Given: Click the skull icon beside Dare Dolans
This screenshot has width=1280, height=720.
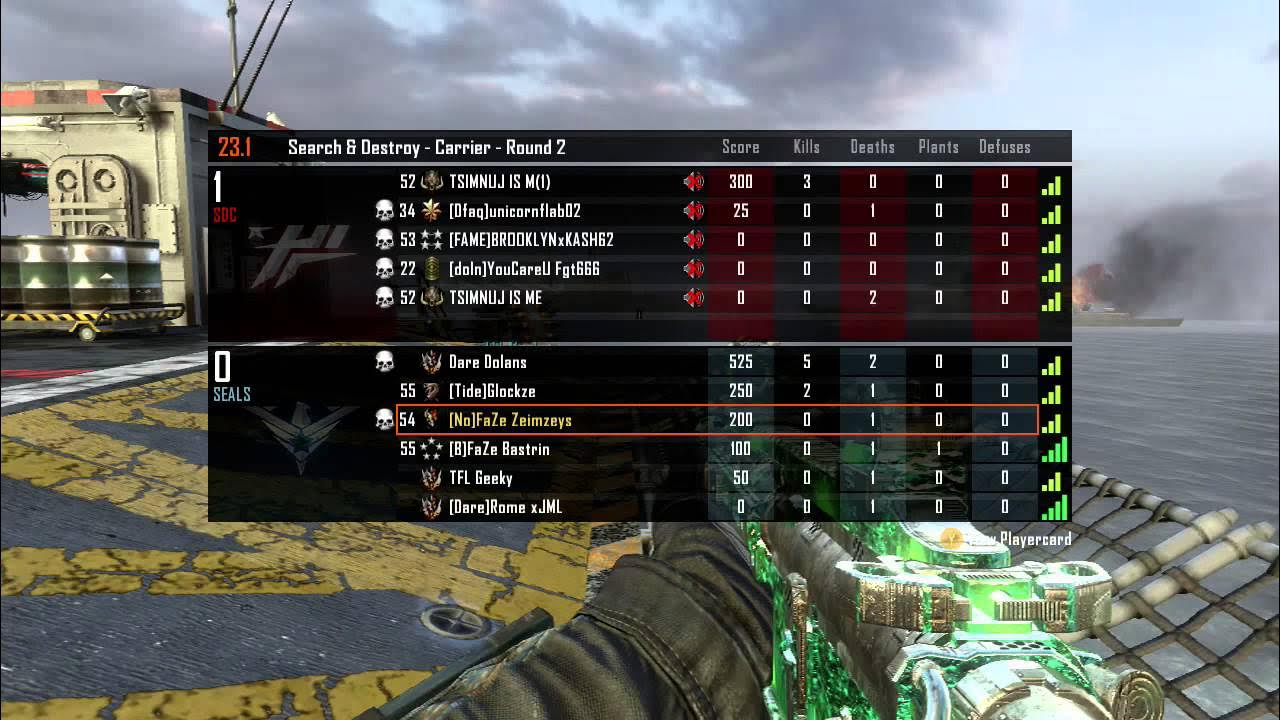Looking at the screenshot, I should coord(386,363).
